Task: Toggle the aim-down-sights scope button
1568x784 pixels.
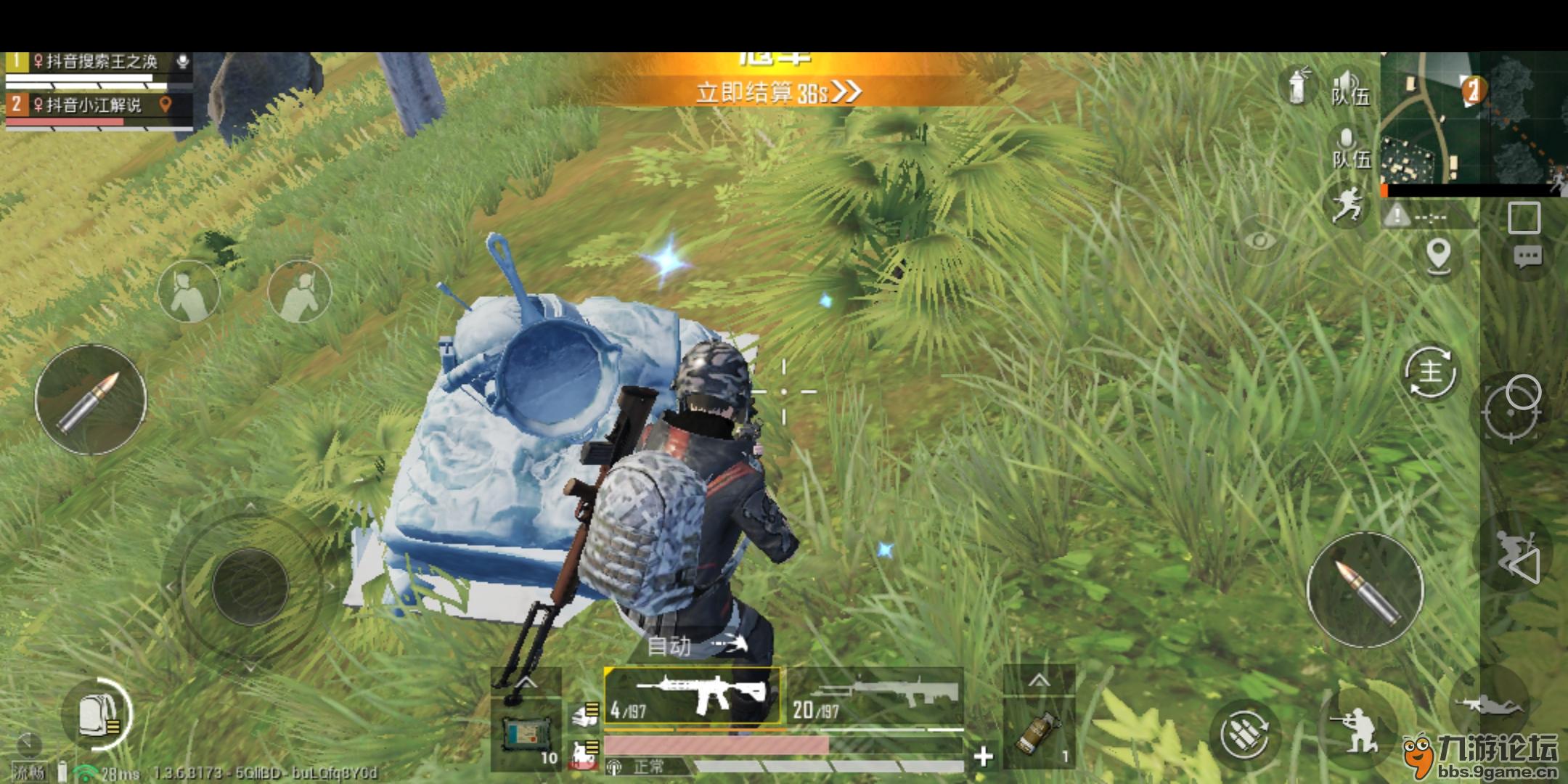Action: (1514, 410)
